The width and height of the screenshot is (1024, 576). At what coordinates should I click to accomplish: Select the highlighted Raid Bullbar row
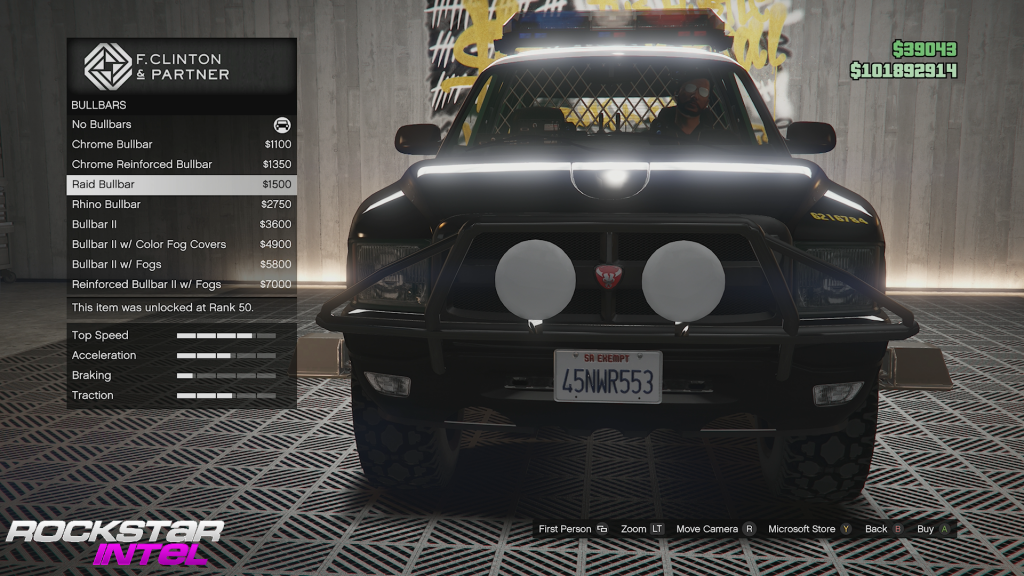click(181, 185)
